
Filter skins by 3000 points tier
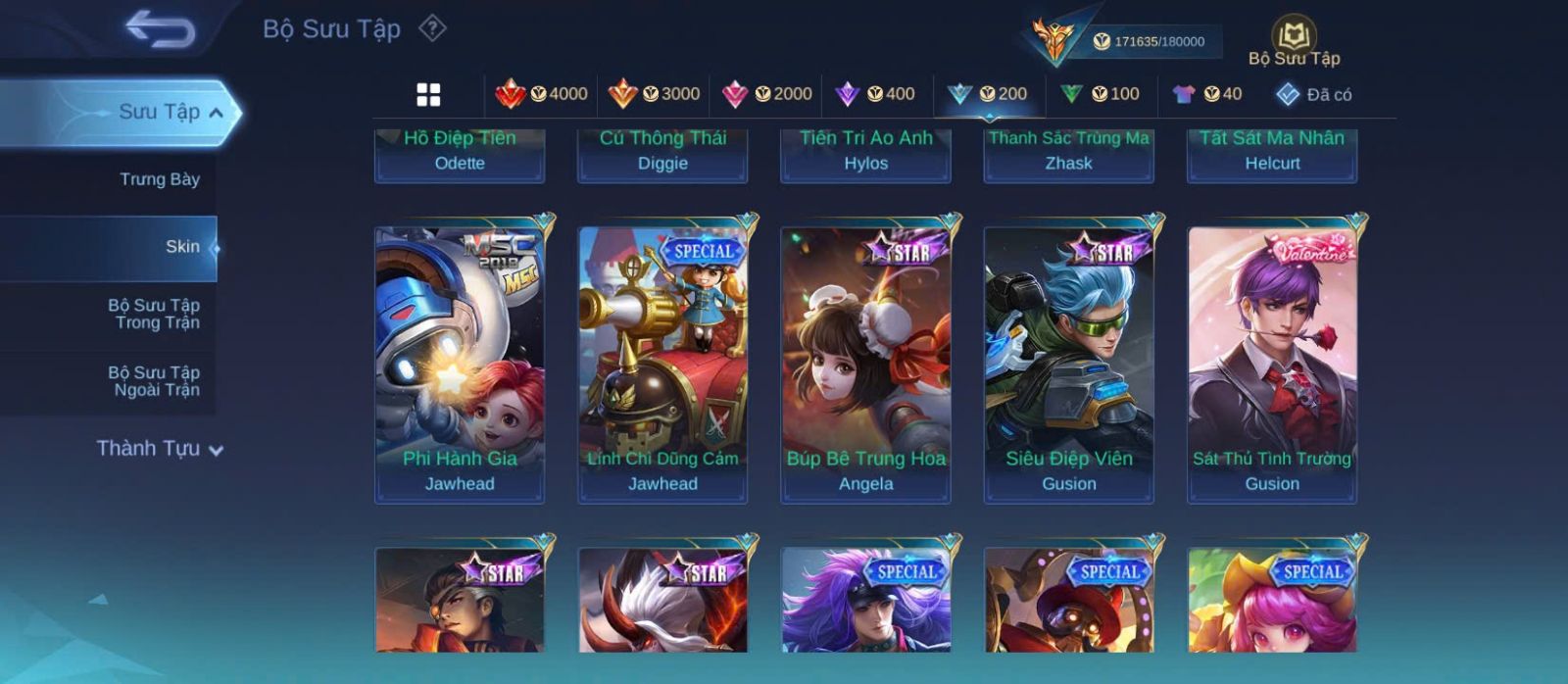(x=654, y=94)
